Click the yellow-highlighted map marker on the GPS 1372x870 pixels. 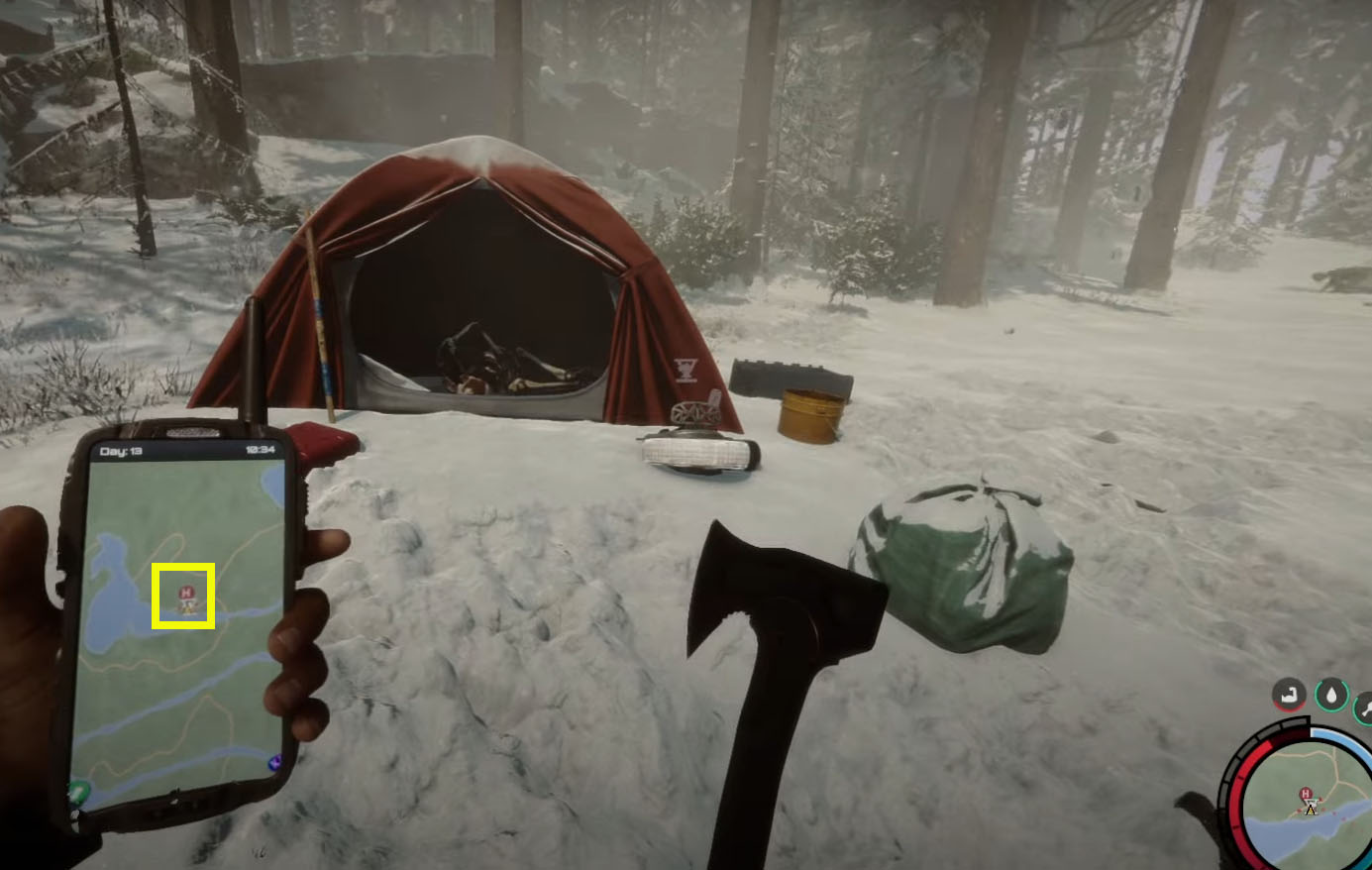(184, 595)
